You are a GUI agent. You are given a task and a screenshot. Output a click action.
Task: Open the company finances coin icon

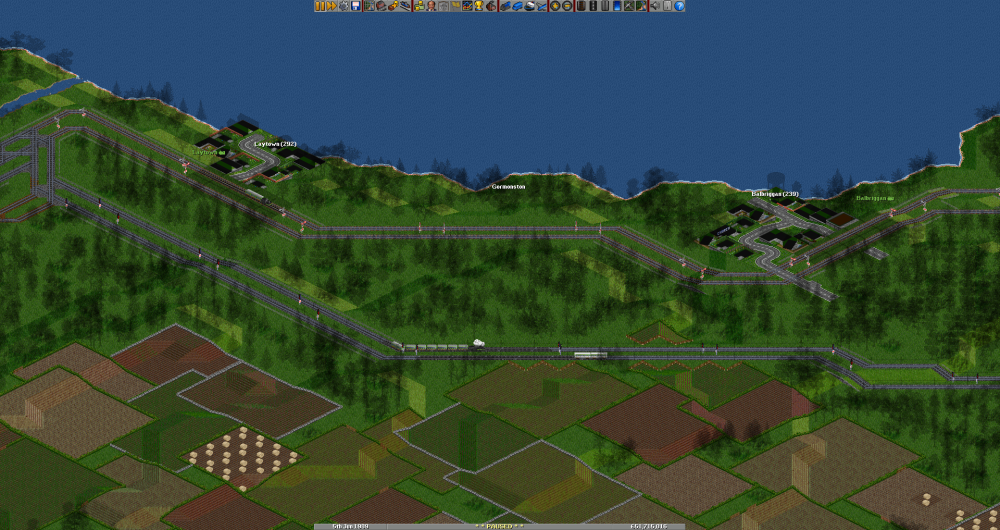(x=419, y=6)
